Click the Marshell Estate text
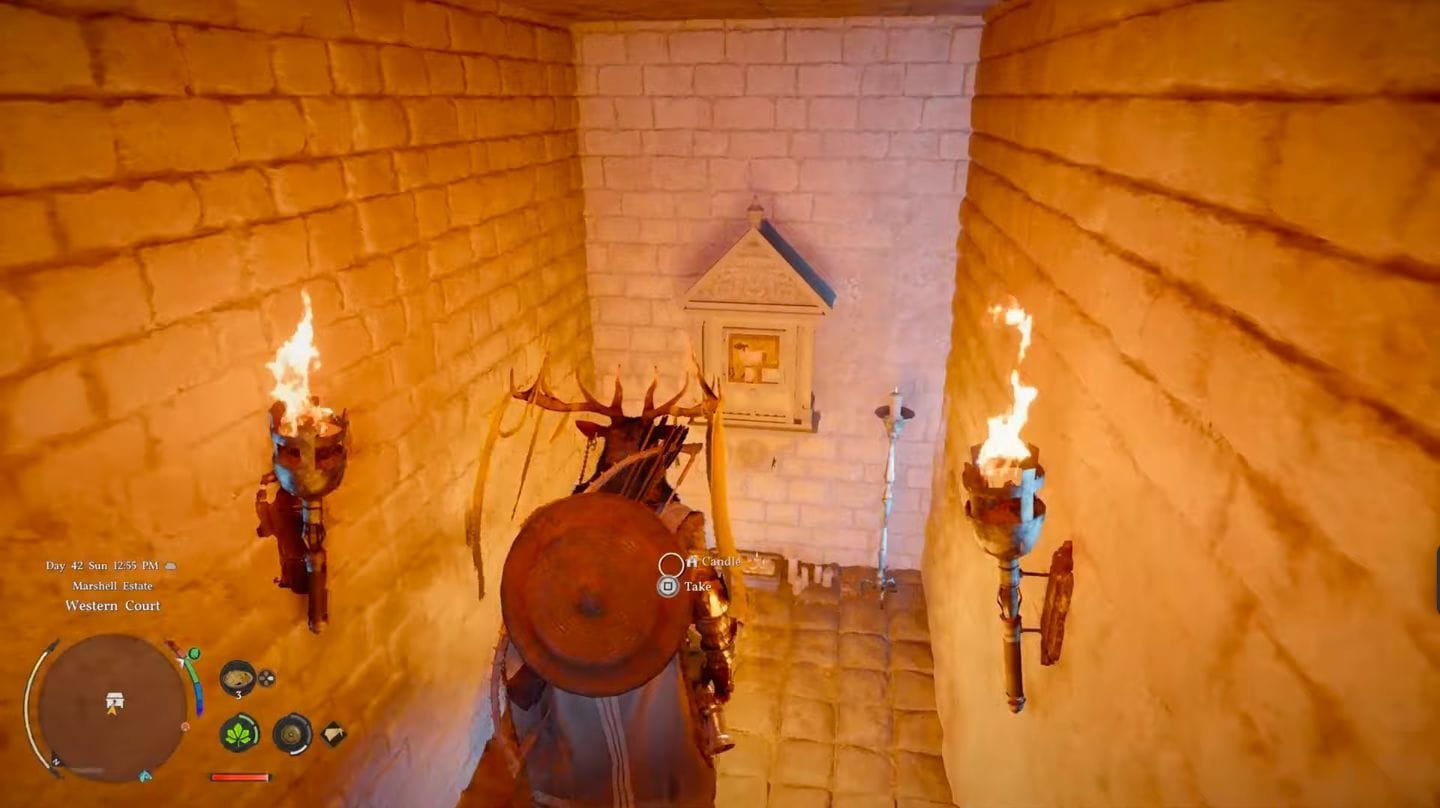Screen dimensions: 1440x808 click(113, 586)
